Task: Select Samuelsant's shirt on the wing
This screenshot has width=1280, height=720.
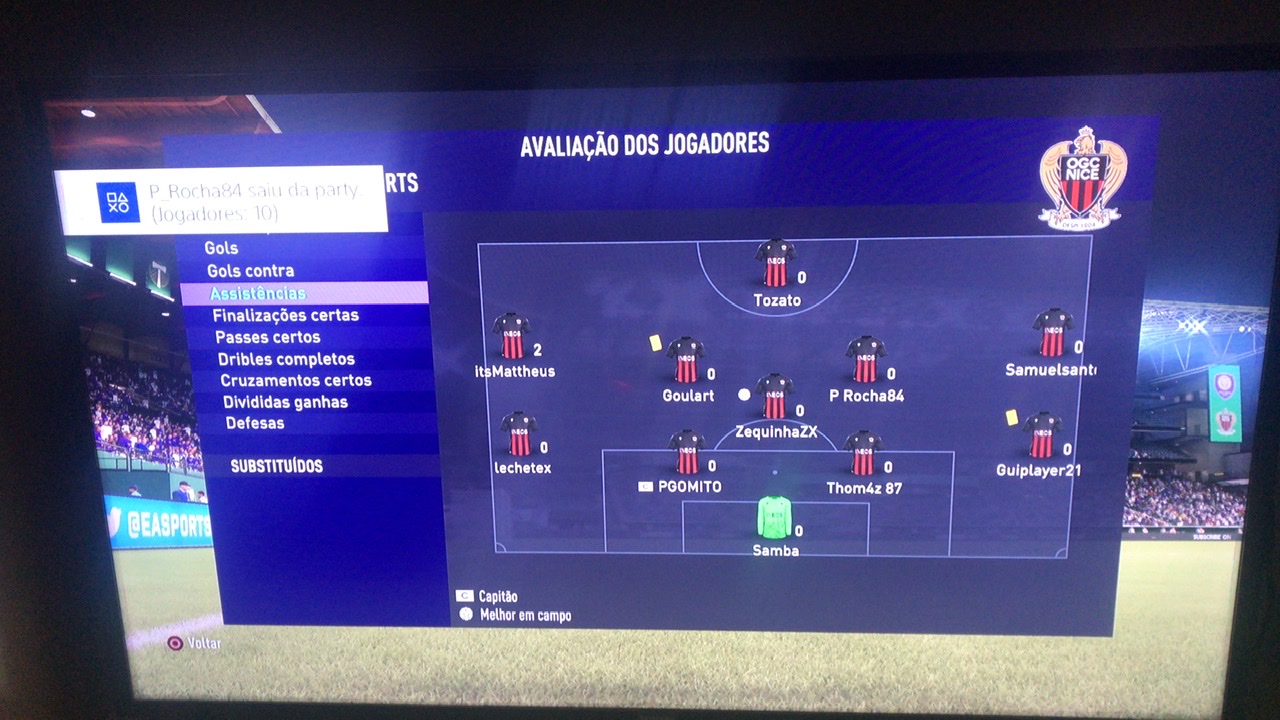Action: [1052, 333]
